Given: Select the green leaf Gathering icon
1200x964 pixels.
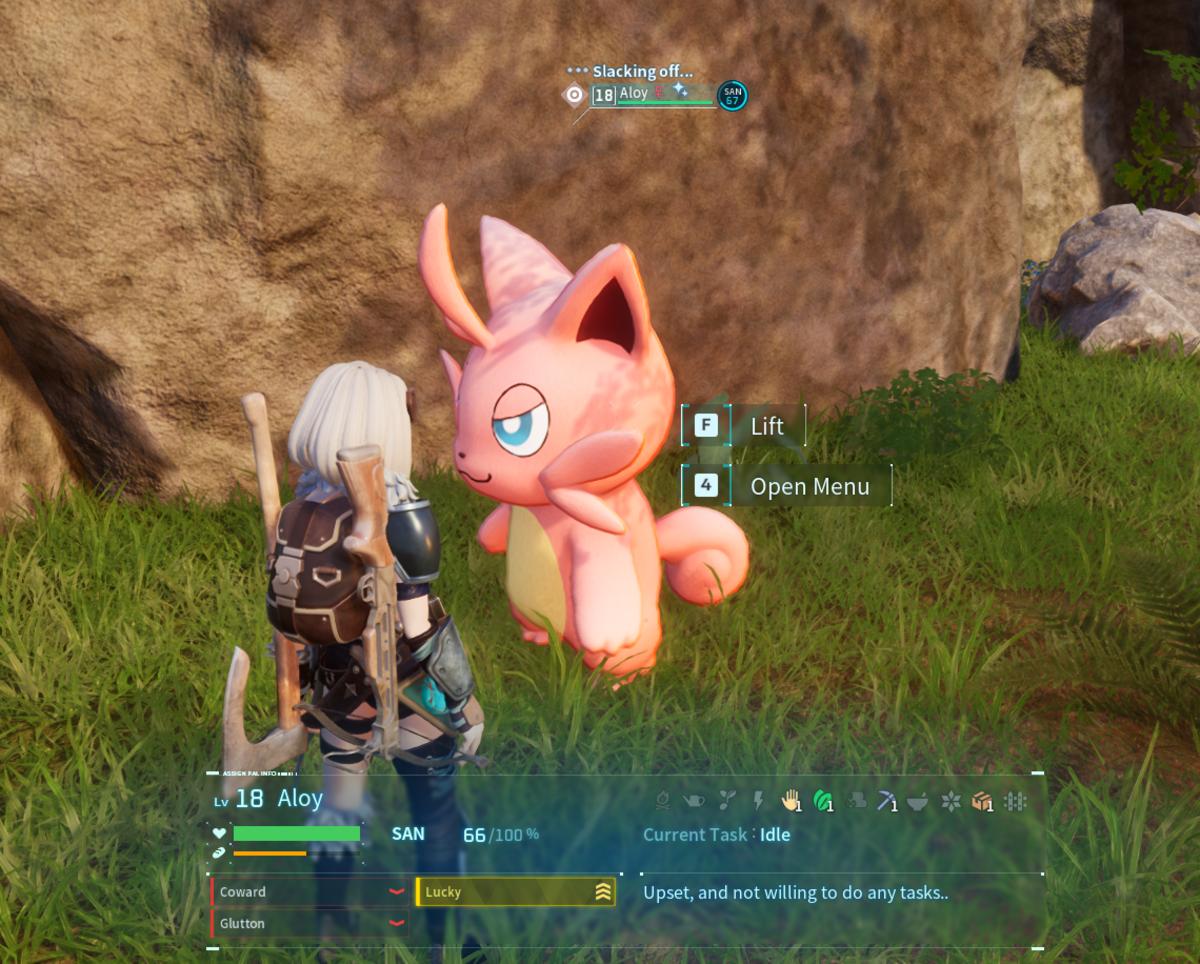Looking at the screenshot, I should pyautogui.click(x=823, y=800).
